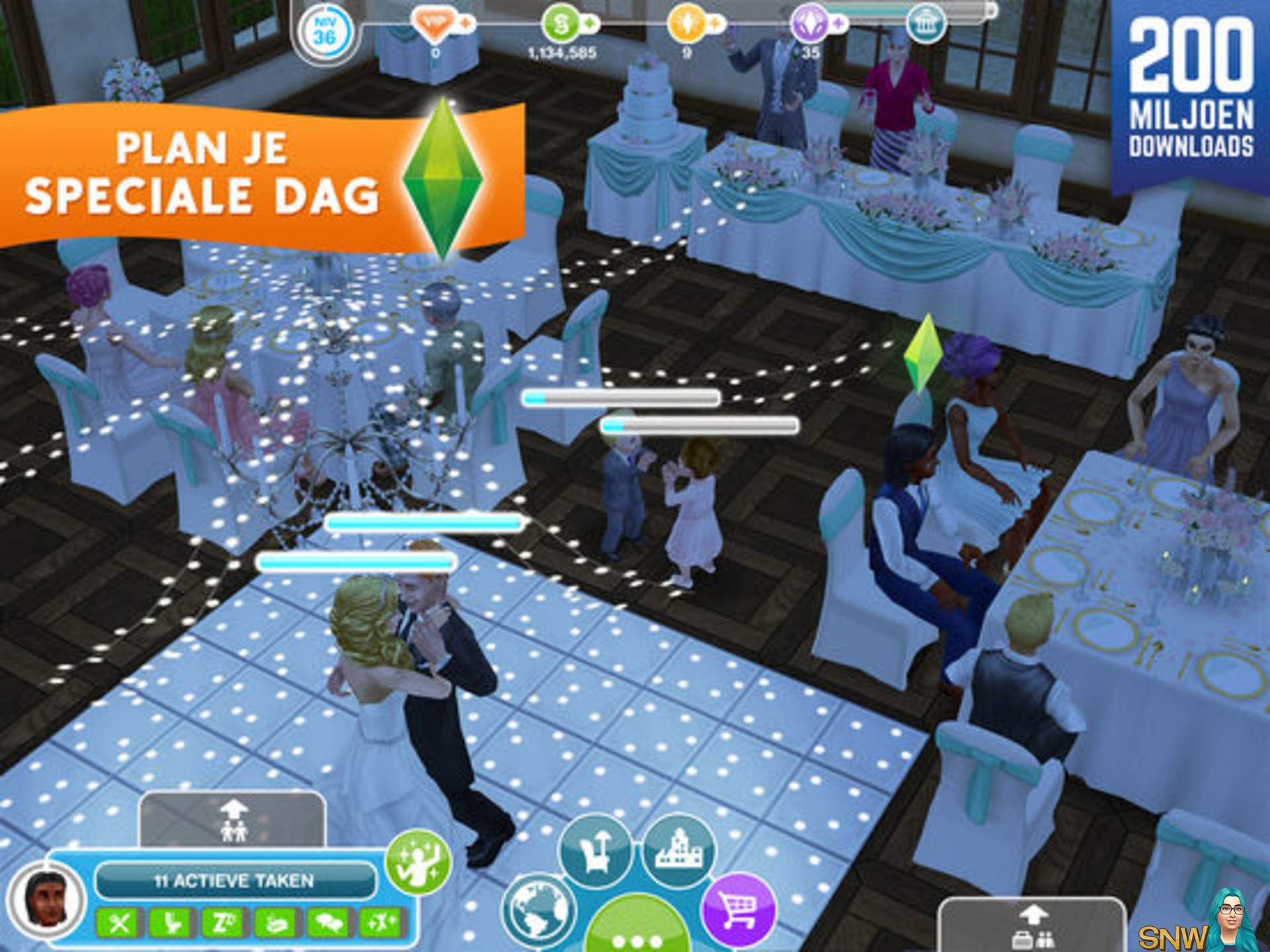Buy more Simoleons with the green plus
This screenshot has height=952, width=1270.
[x=589, y=24]
